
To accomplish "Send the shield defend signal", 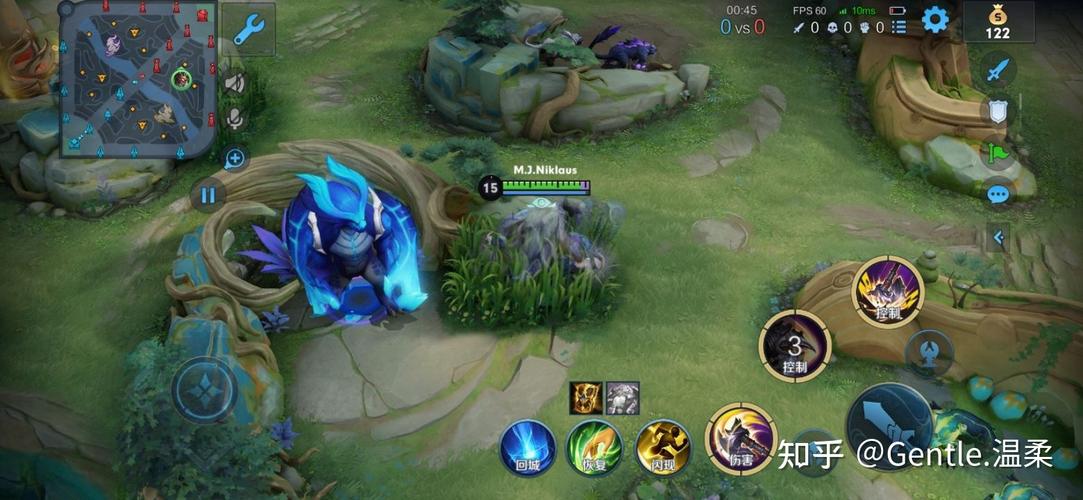I will tap(997, 111).
